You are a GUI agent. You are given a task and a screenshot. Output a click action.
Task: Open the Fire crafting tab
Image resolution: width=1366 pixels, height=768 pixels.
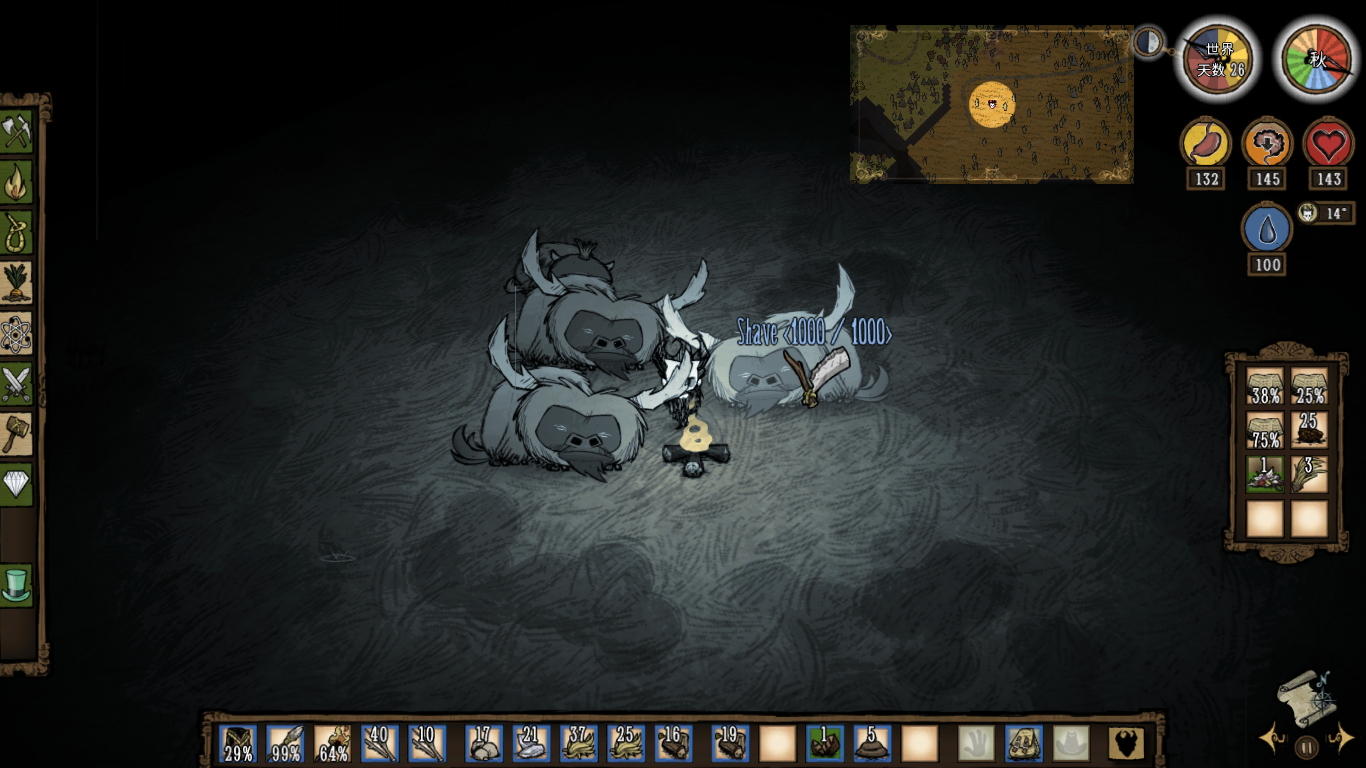coord(17,182)
